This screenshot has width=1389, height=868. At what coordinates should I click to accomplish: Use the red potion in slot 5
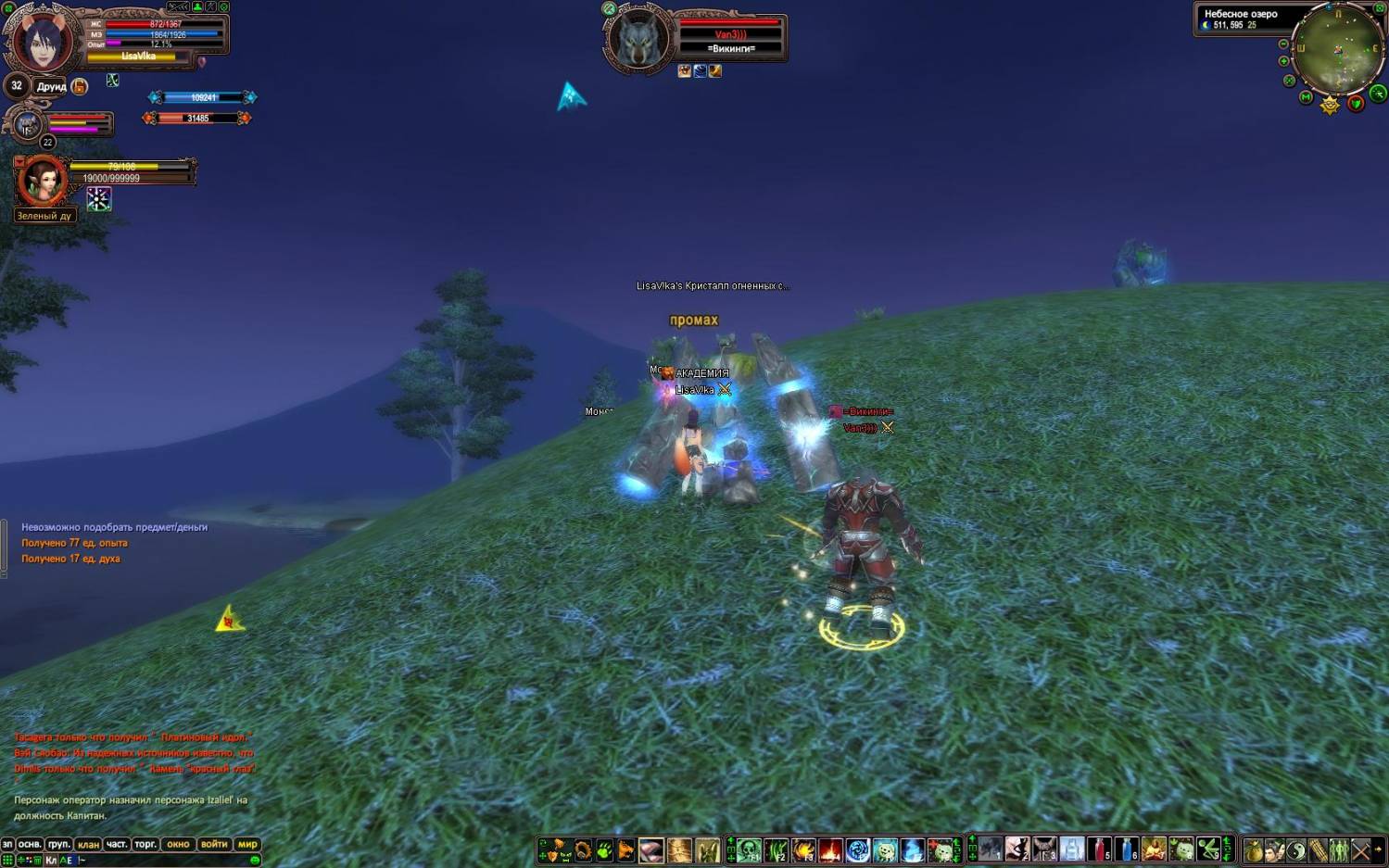click(x=1099, y=849)
